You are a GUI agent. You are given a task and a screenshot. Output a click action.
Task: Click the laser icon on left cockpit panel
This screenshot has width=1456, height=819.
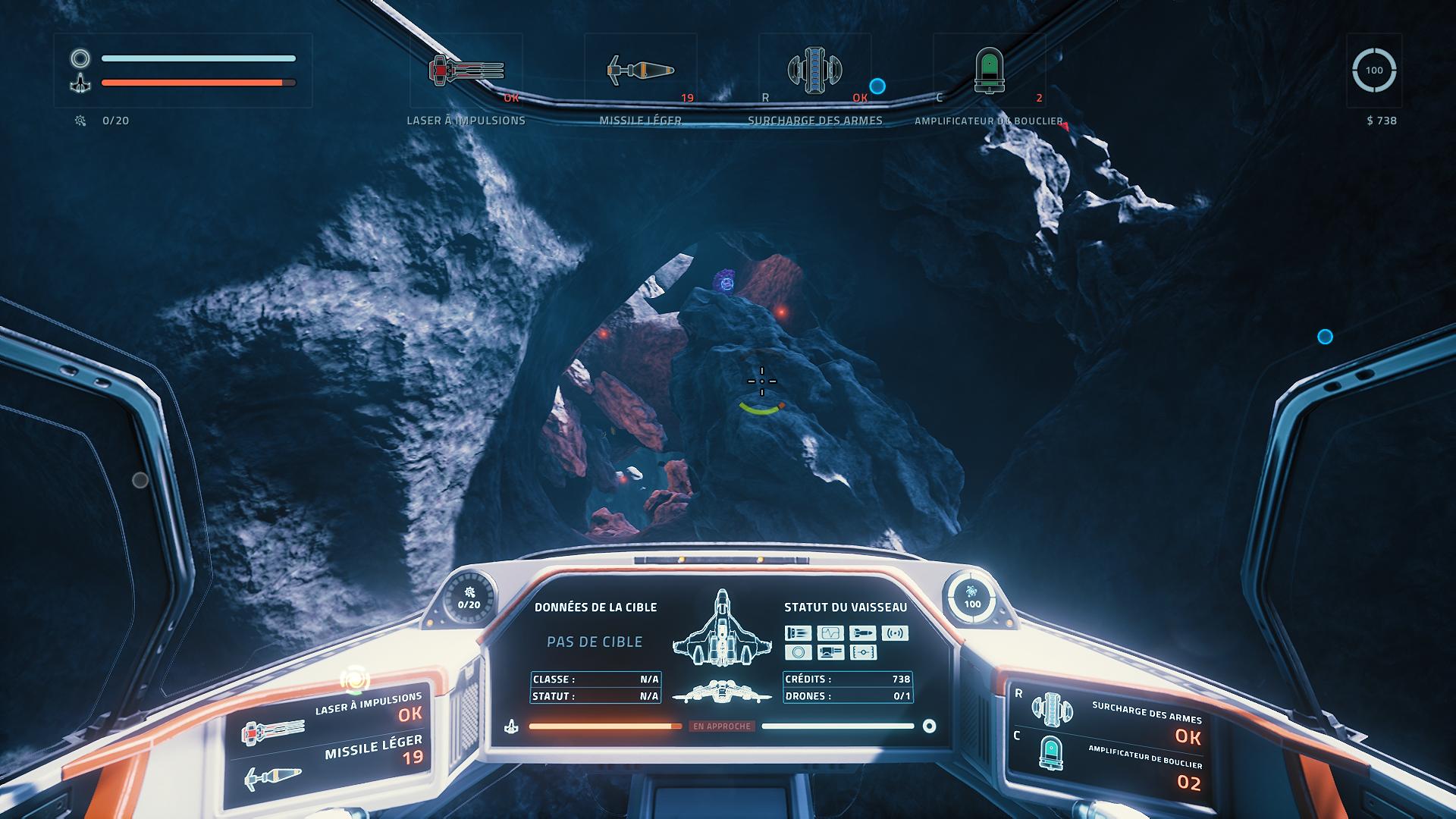271,732
